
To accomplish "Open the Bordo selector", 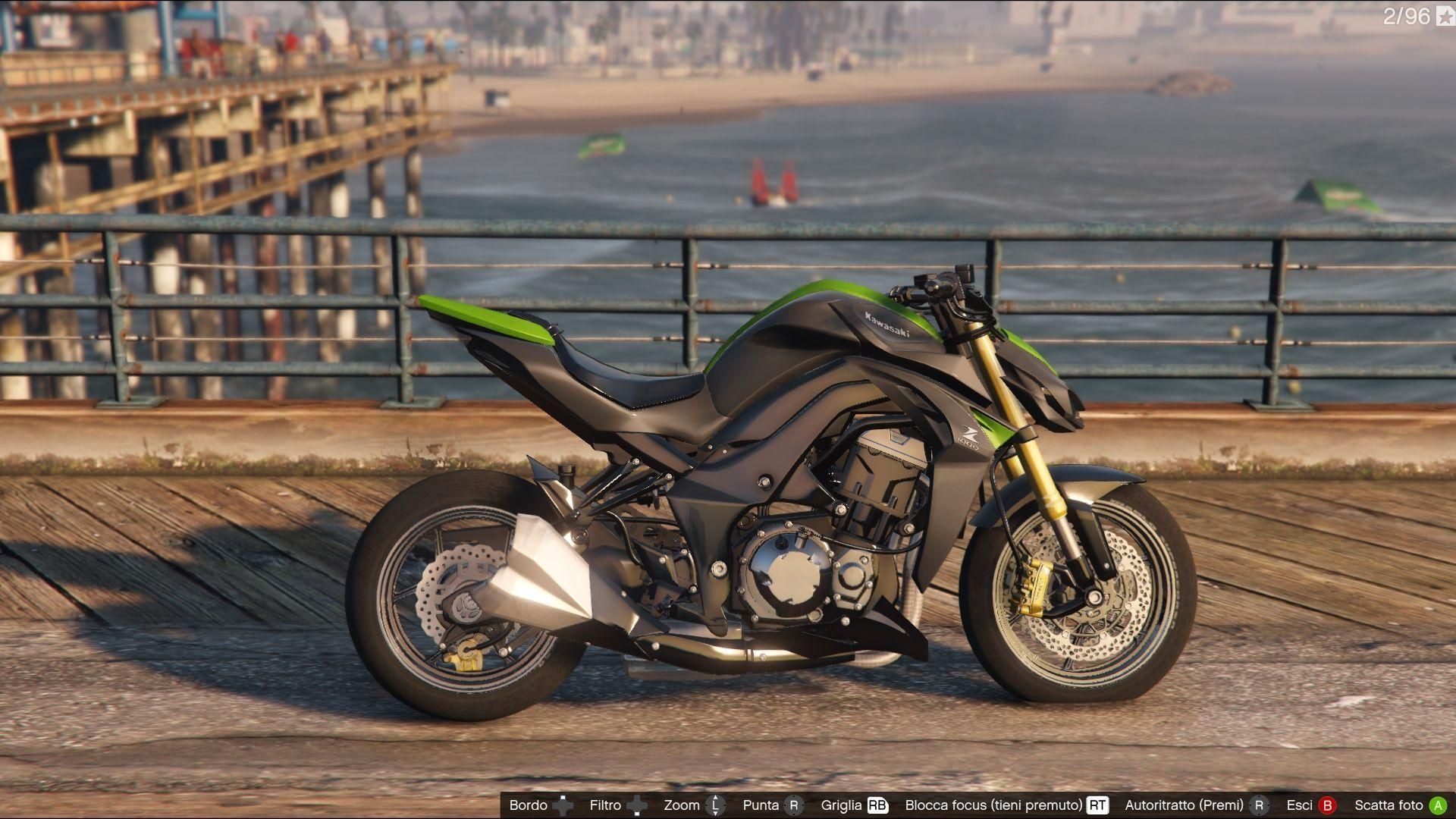I will 528,805.
